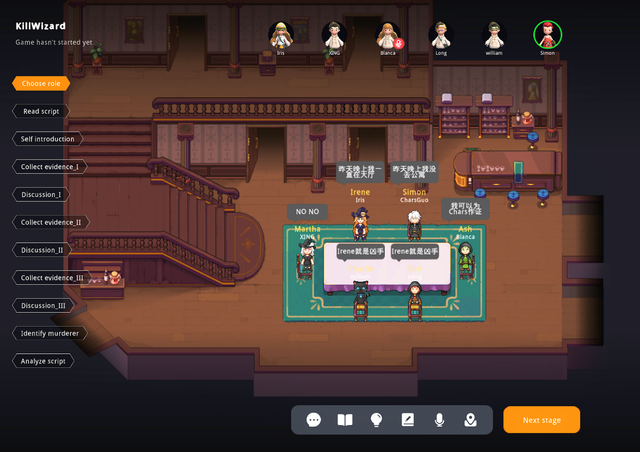Advance with the Next stage button
This screenshot has height=452, width=640.
click(x=541, y=420)
